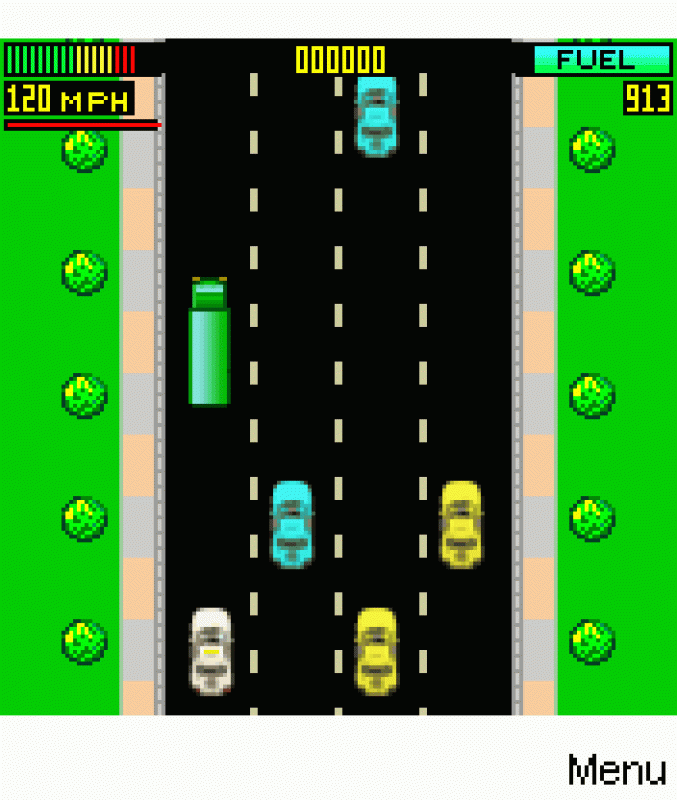Open the Menu softkey
The width and height of the screenshot is (677, 800).
(x=616, y=770)
